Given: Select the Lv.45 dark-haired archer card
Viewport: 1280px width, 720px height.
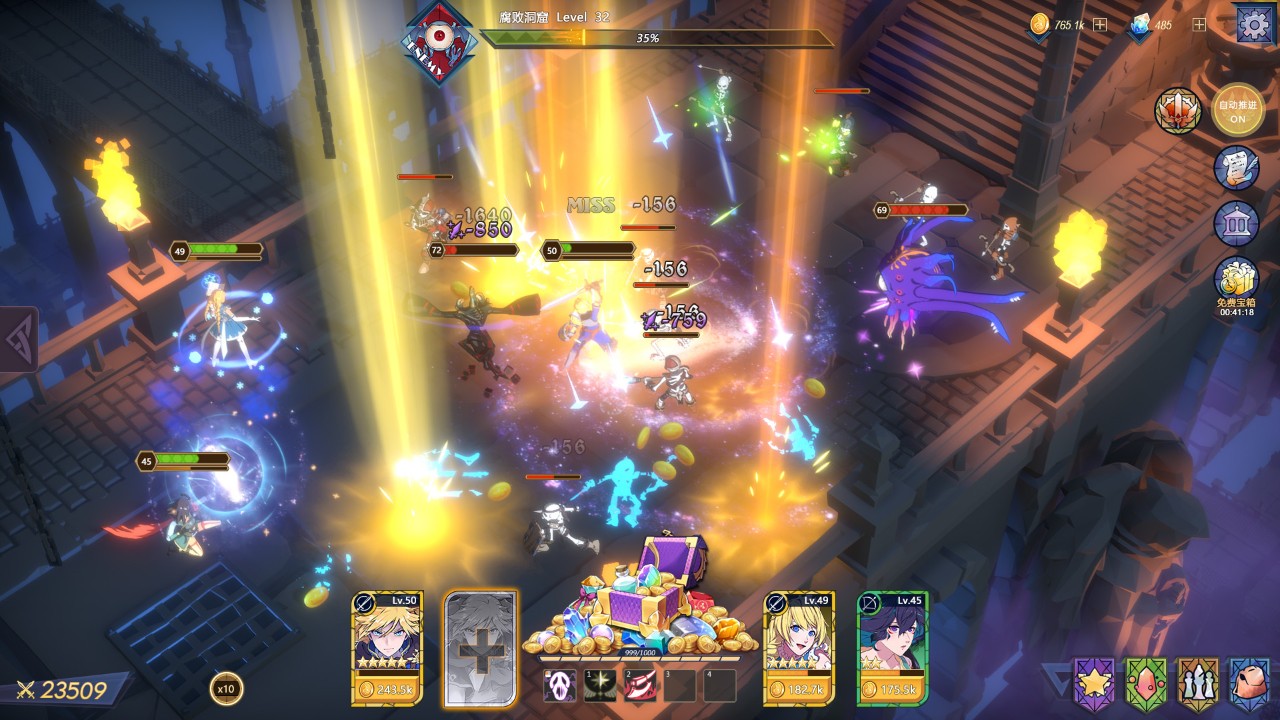Looking at the screenshot, I should (x=892, y=648).
